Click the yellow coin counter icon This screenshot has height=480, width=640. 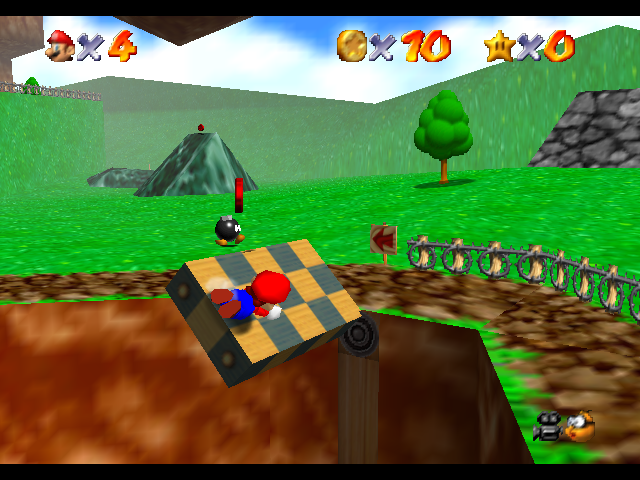click(351, 45)
